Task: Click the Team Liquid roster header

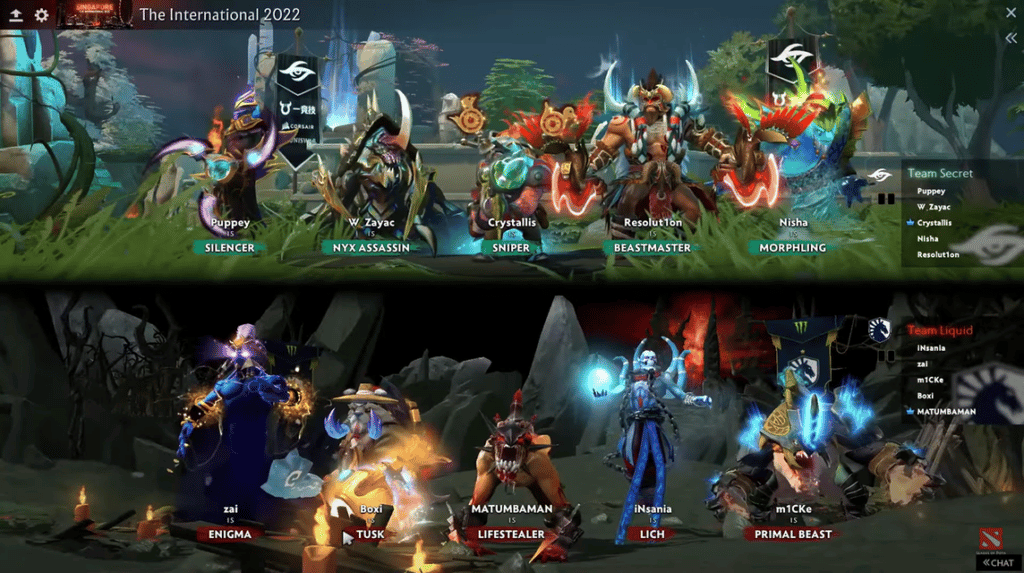Action: coord(939,330)
